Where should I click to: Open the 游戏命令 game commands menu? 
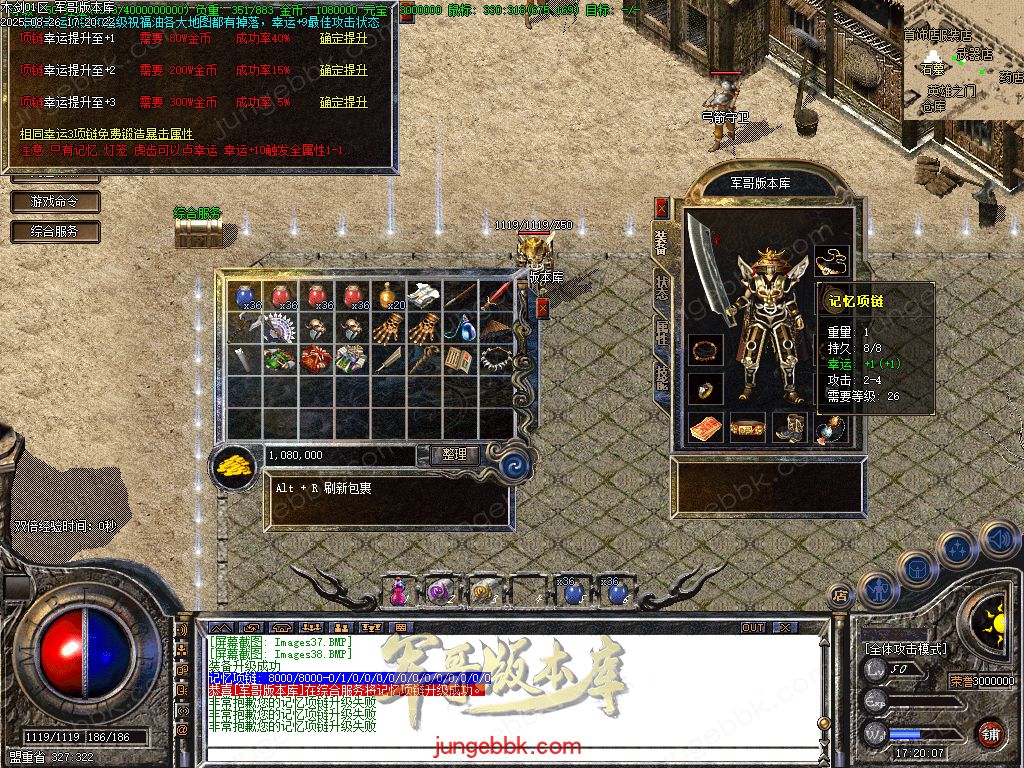coord(57,201)
